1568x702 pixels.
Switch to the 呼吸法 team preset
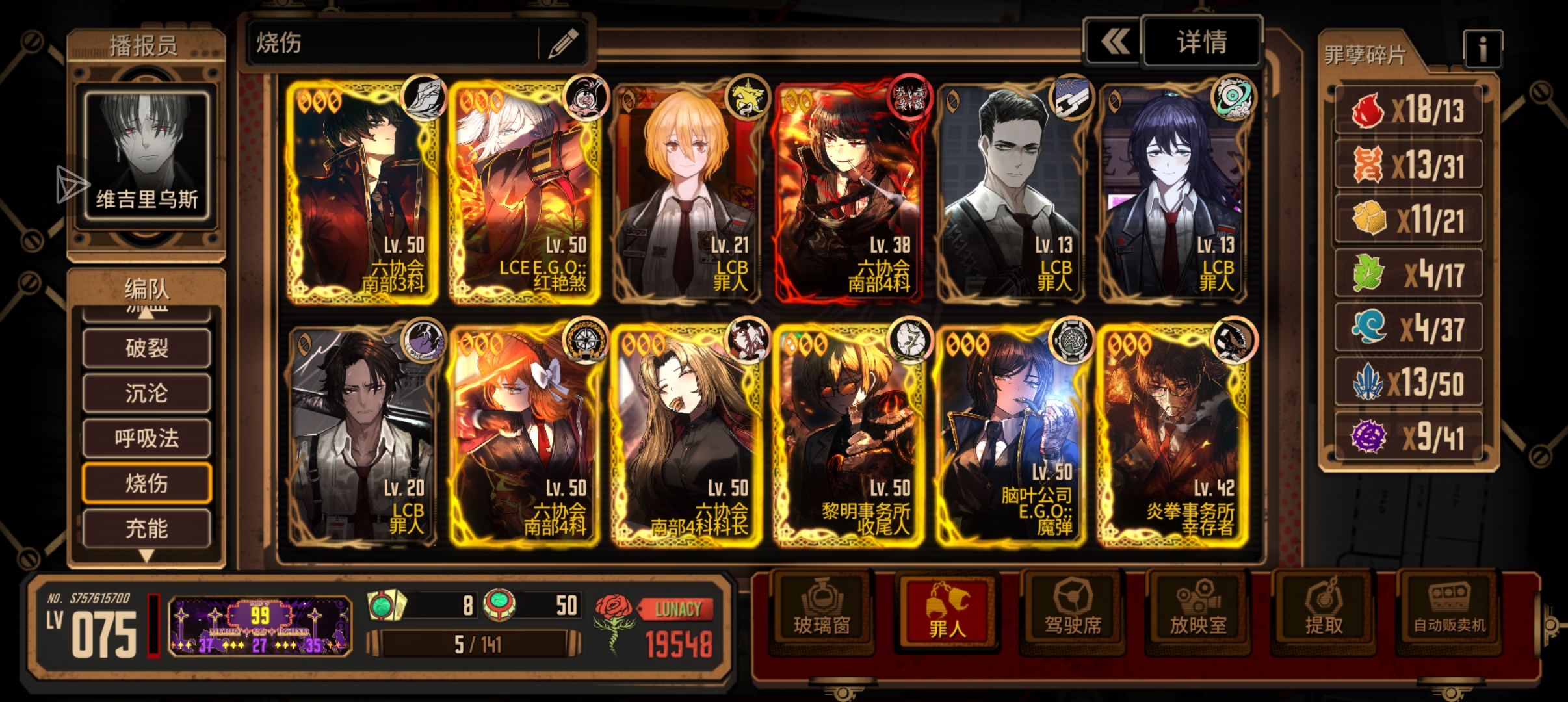(147, 438)
